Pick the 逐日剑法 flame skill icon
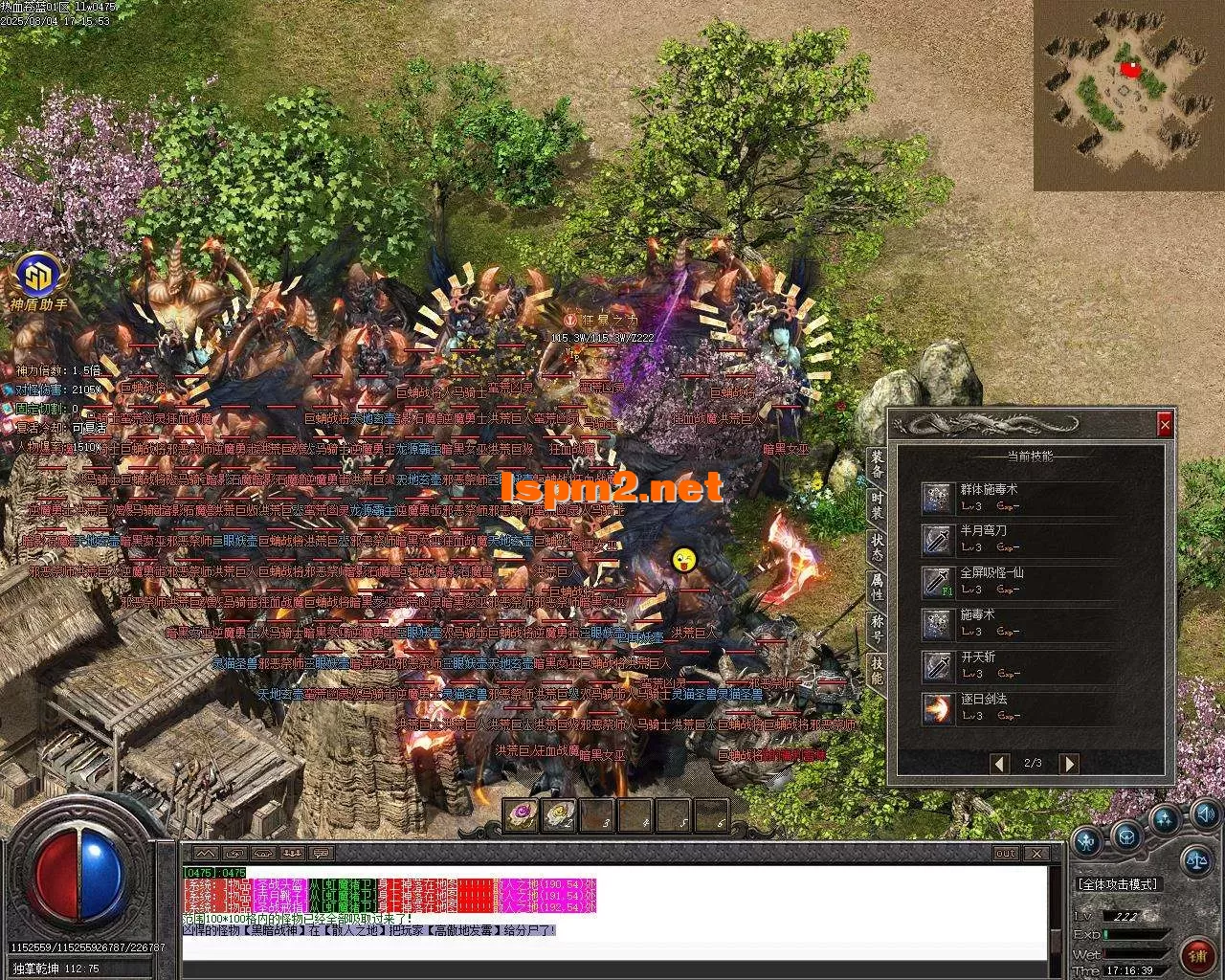 pos(937,708)
